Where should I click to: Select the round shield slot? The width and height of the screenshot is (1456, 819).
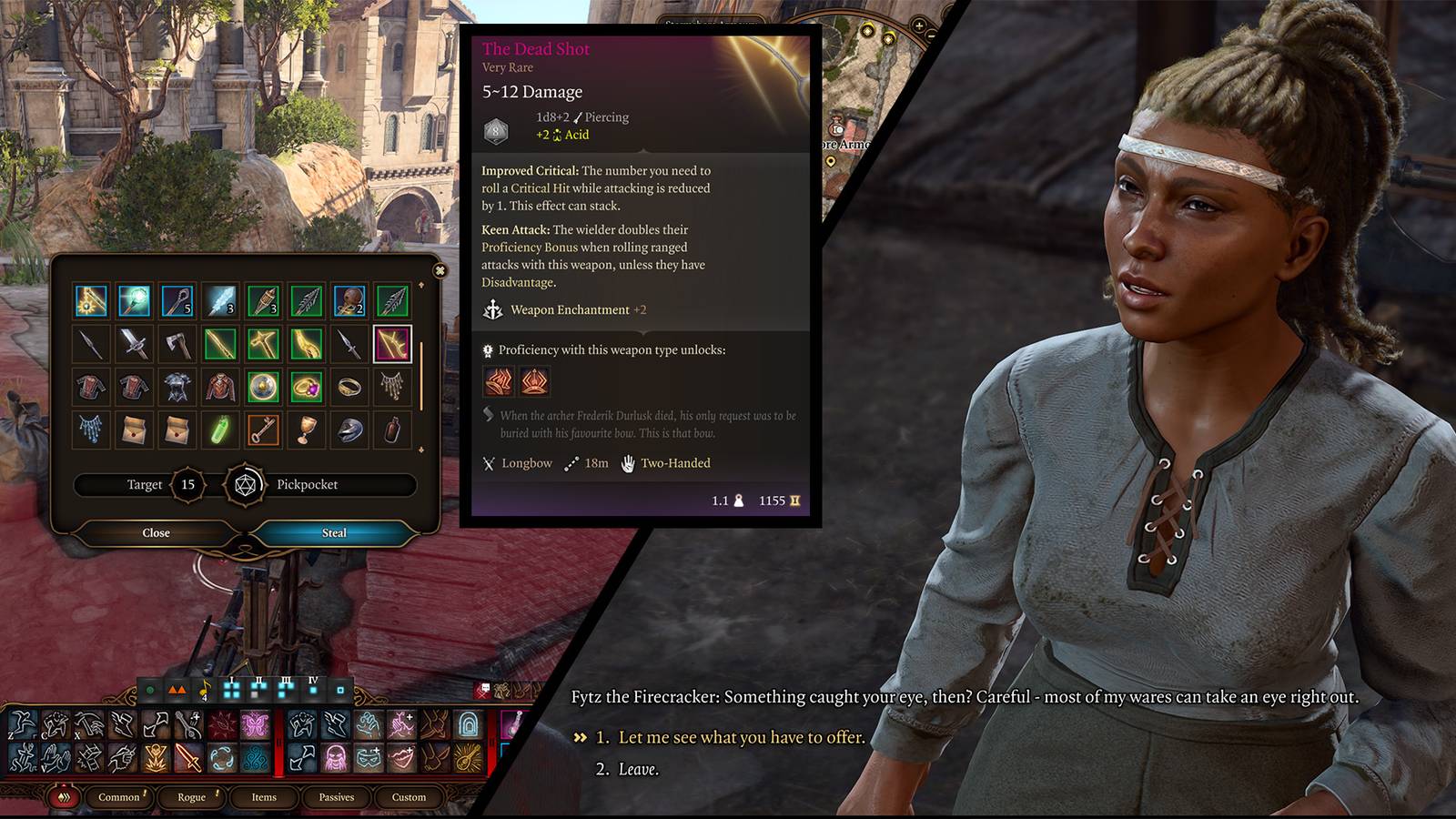pyautogui.click(x=263, y=387)
